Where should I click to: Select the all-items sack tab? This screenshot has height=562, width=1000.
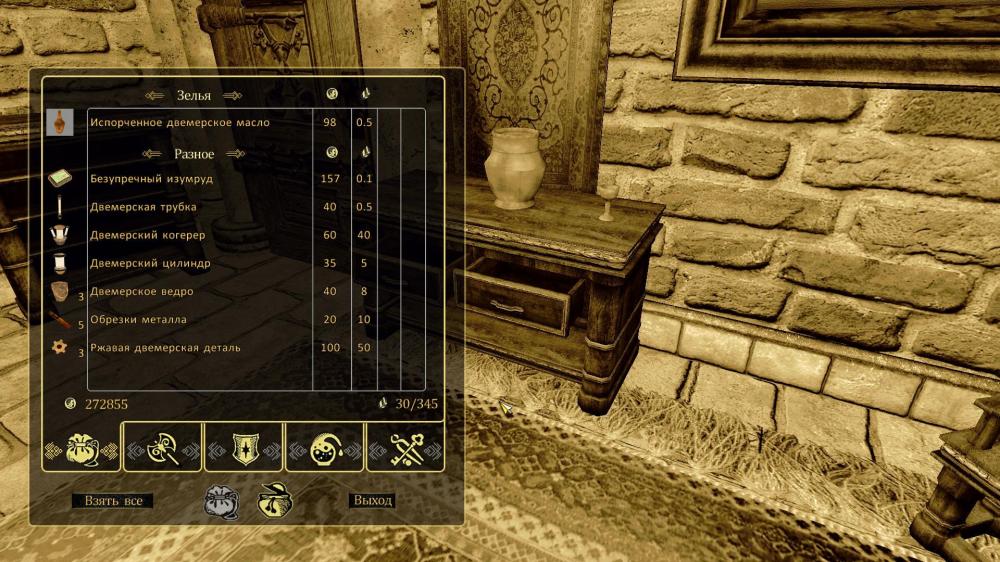click(80, 448)
